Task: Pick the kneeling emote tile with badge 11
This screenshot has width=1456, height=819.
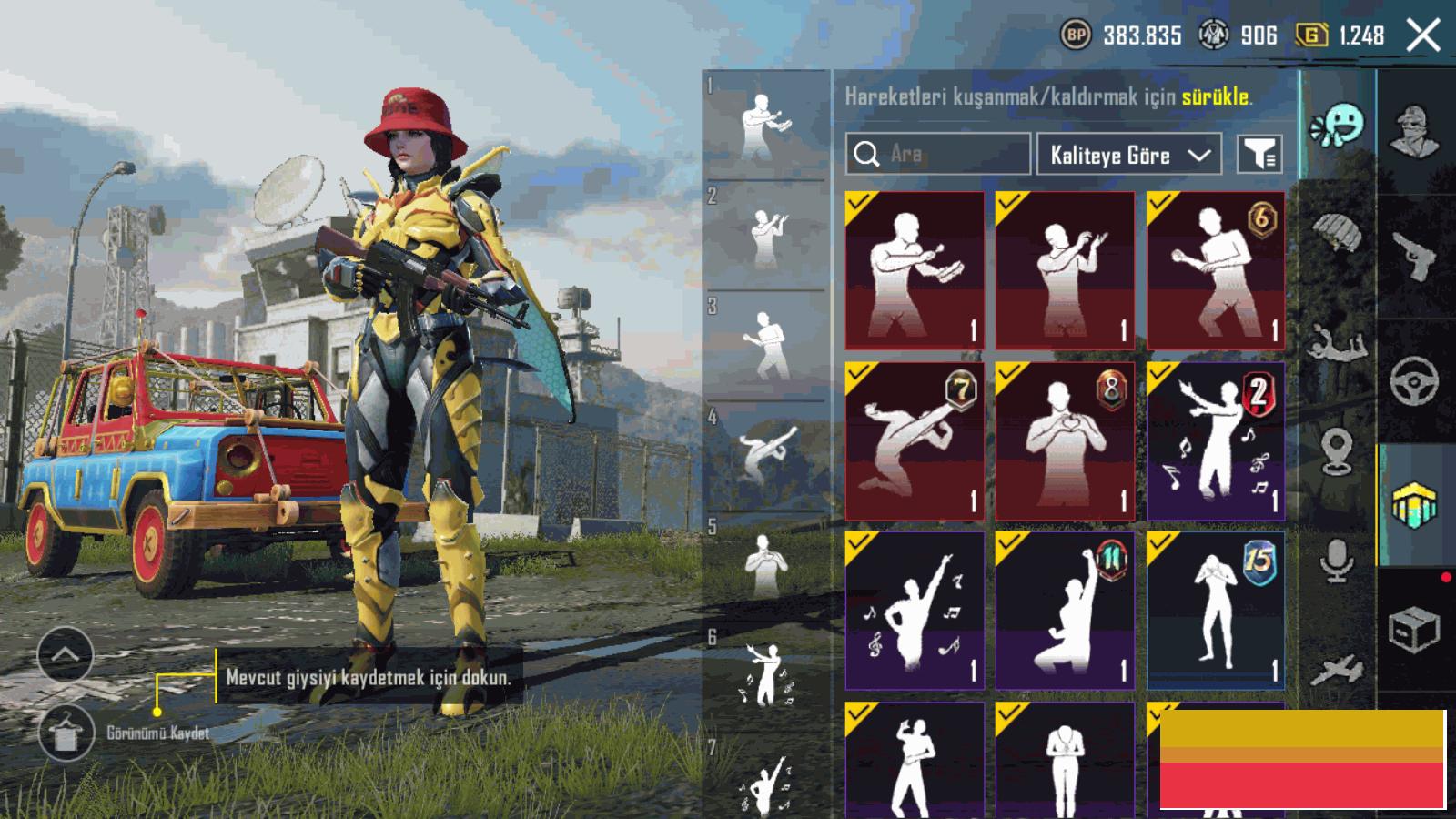Action: [1065, 612]
